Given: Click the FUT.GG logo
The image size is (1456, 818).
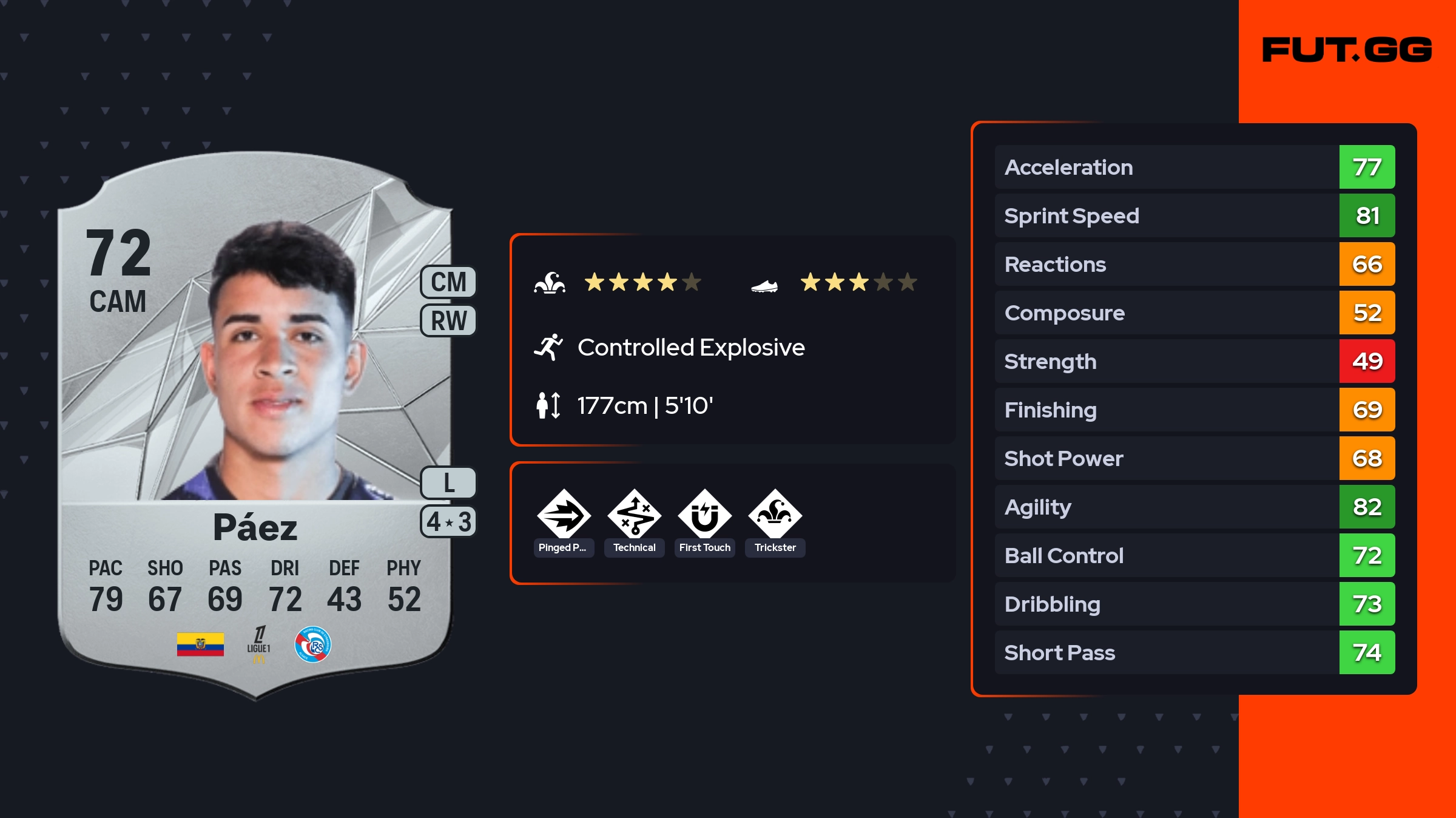Looking at the screenshot, I should pos(1347,50).
